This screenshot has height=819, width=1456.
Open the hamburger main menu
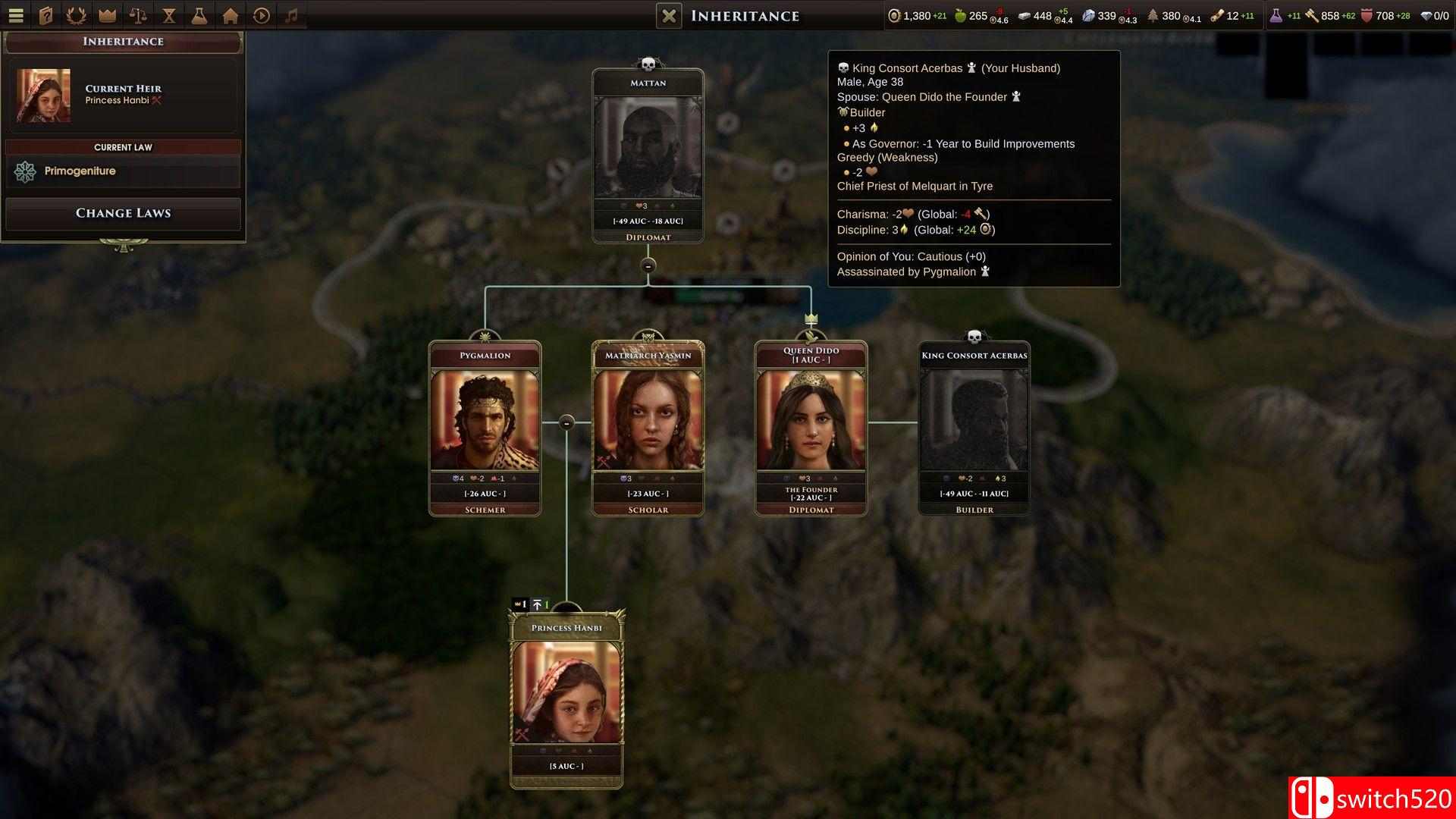click(16, 15)
